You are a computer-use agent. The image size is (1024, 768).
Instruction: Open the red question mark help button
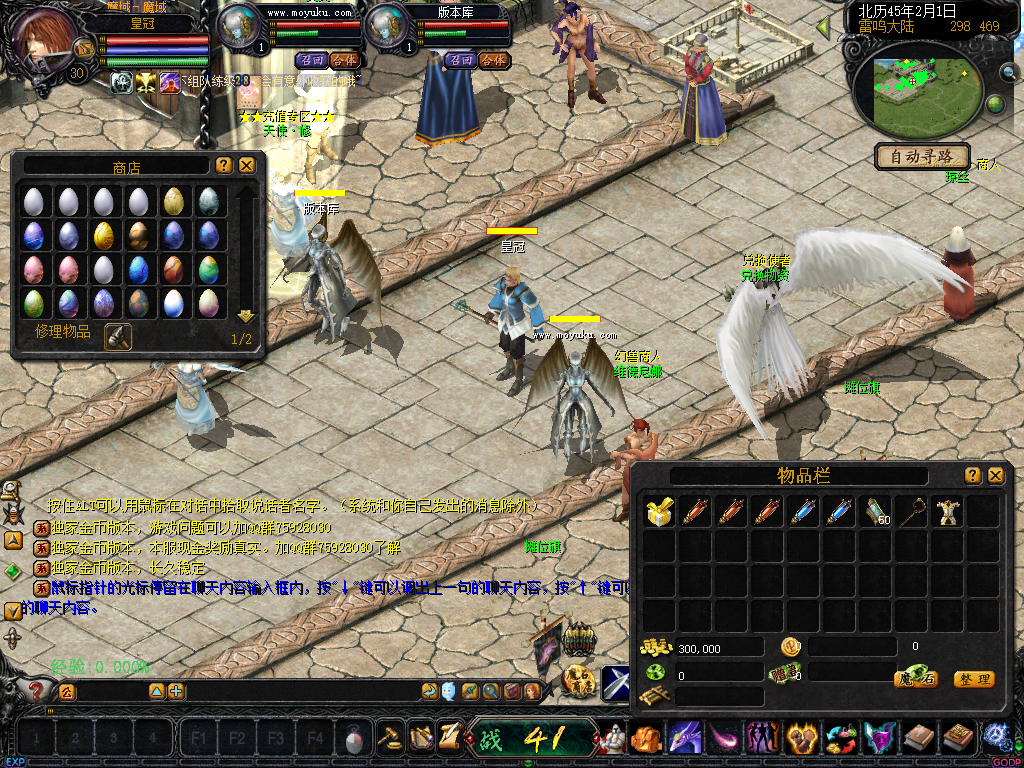click(x=37, y=689)
